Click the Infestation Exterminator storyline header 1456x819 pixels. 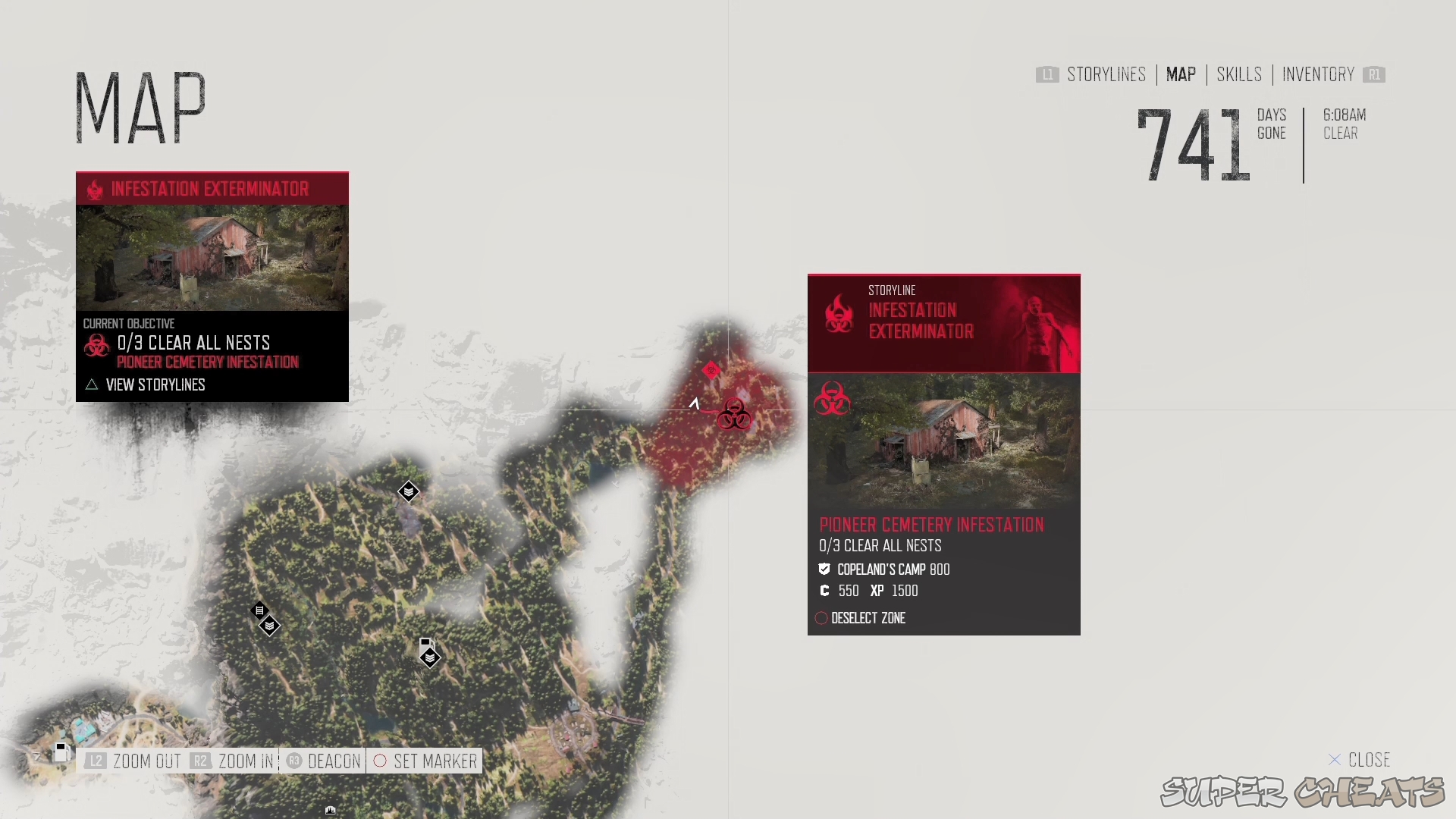pos(943,324)
